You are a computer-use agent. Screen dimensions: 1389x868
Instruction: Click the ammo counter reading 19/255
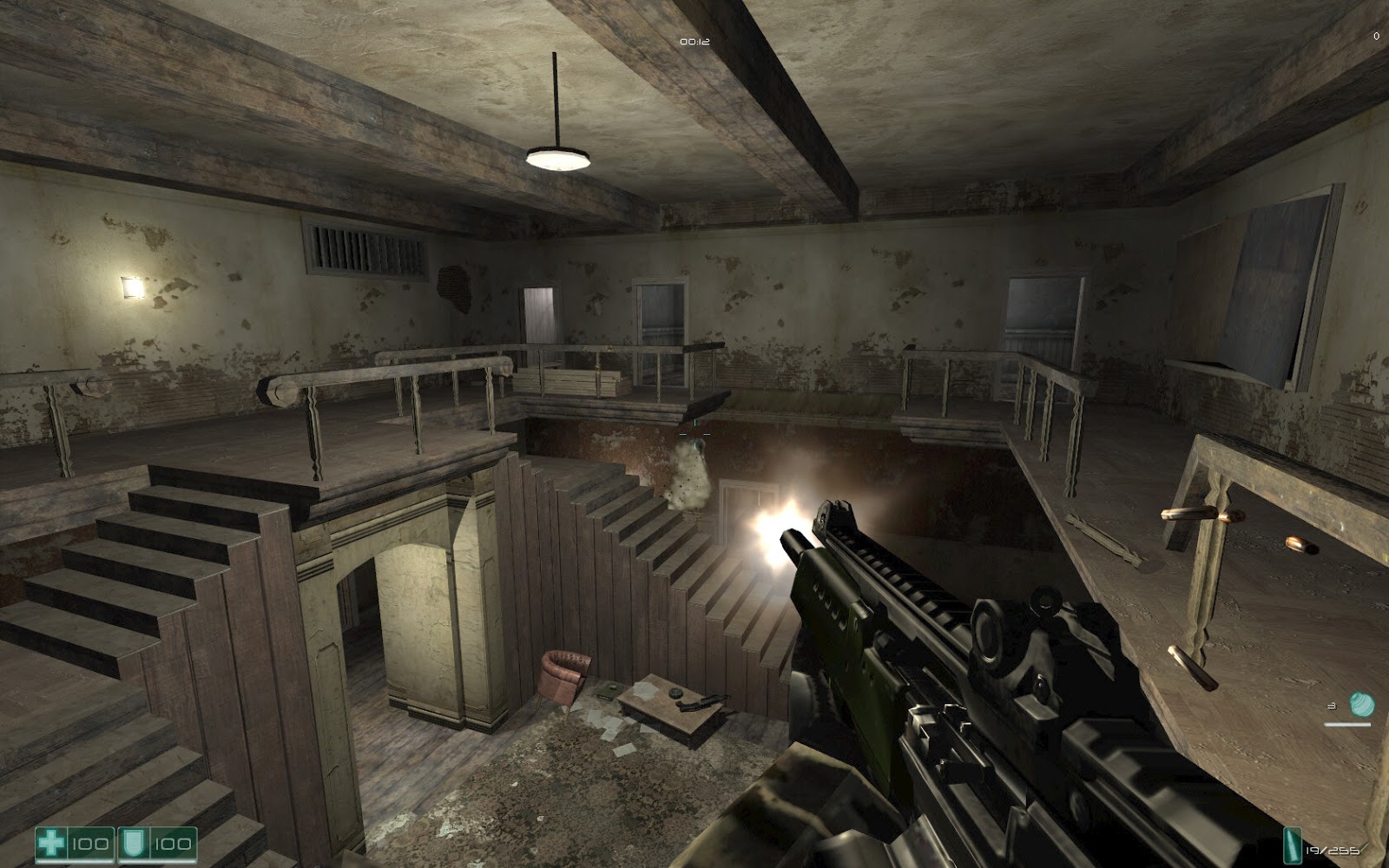[x=1334, y=850]
